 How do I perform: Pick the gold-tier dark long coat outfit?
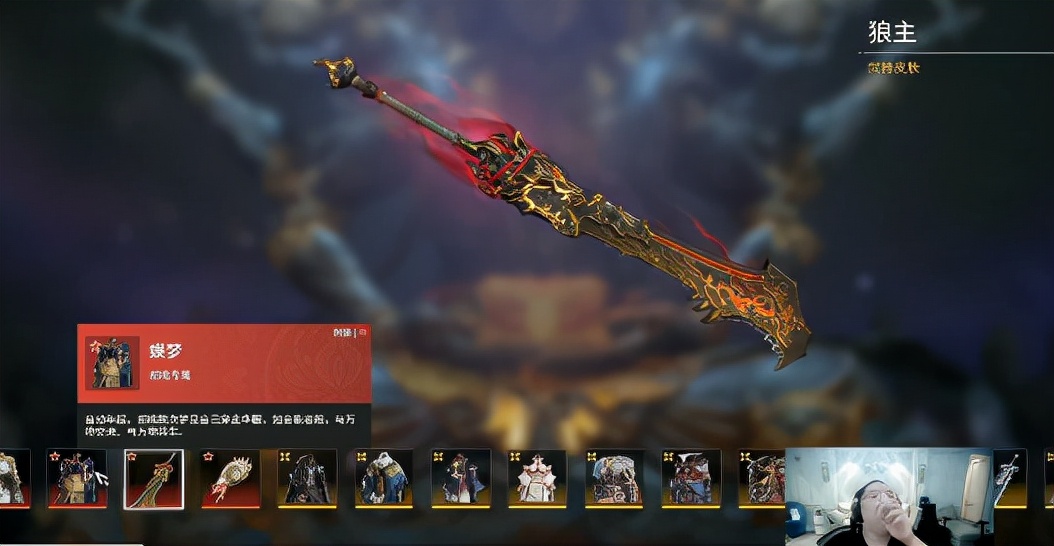tap(307, 478)
